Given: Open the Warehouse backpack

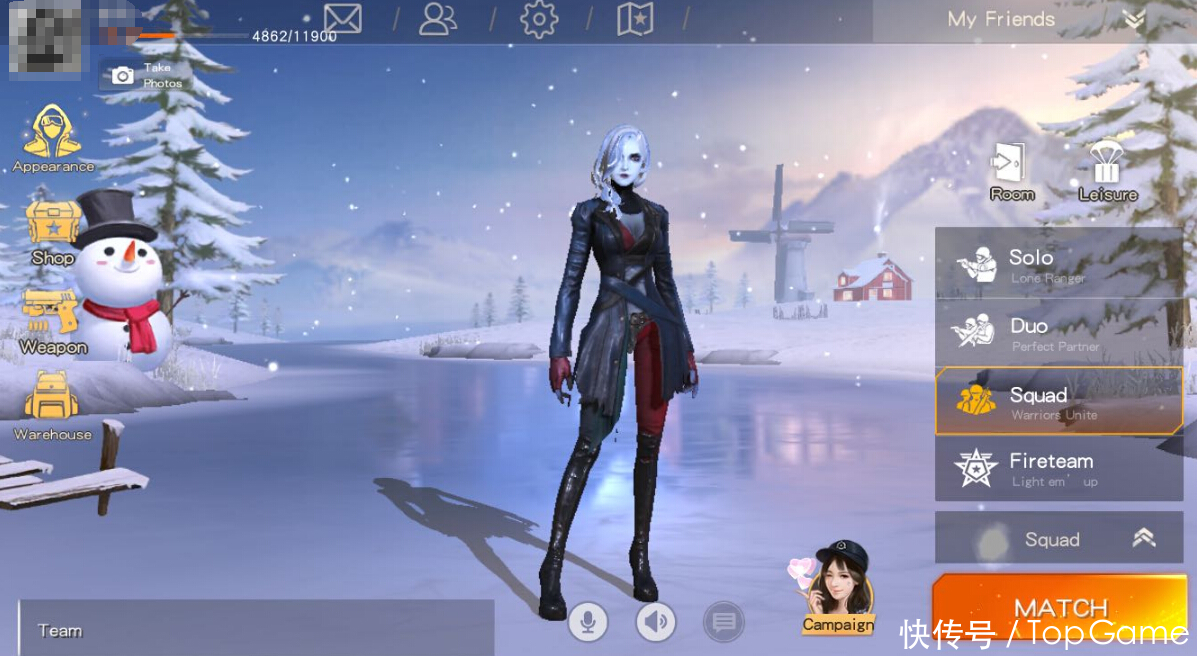Looking at the screenshot, I should tap(53, 405).
